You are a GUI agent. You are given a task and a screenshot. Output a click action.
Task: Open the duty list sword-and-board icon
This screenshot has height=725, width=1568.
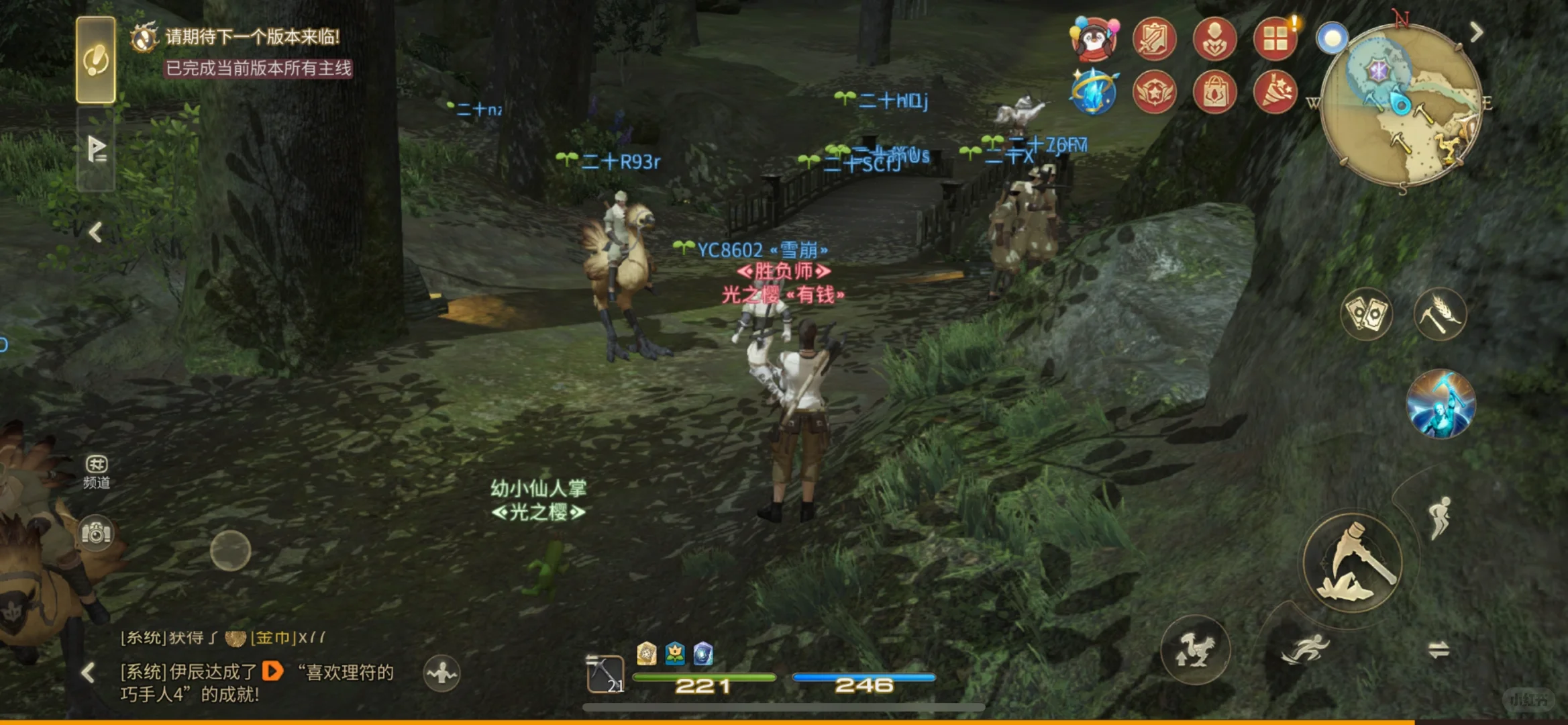click(x=1155, y=40)
